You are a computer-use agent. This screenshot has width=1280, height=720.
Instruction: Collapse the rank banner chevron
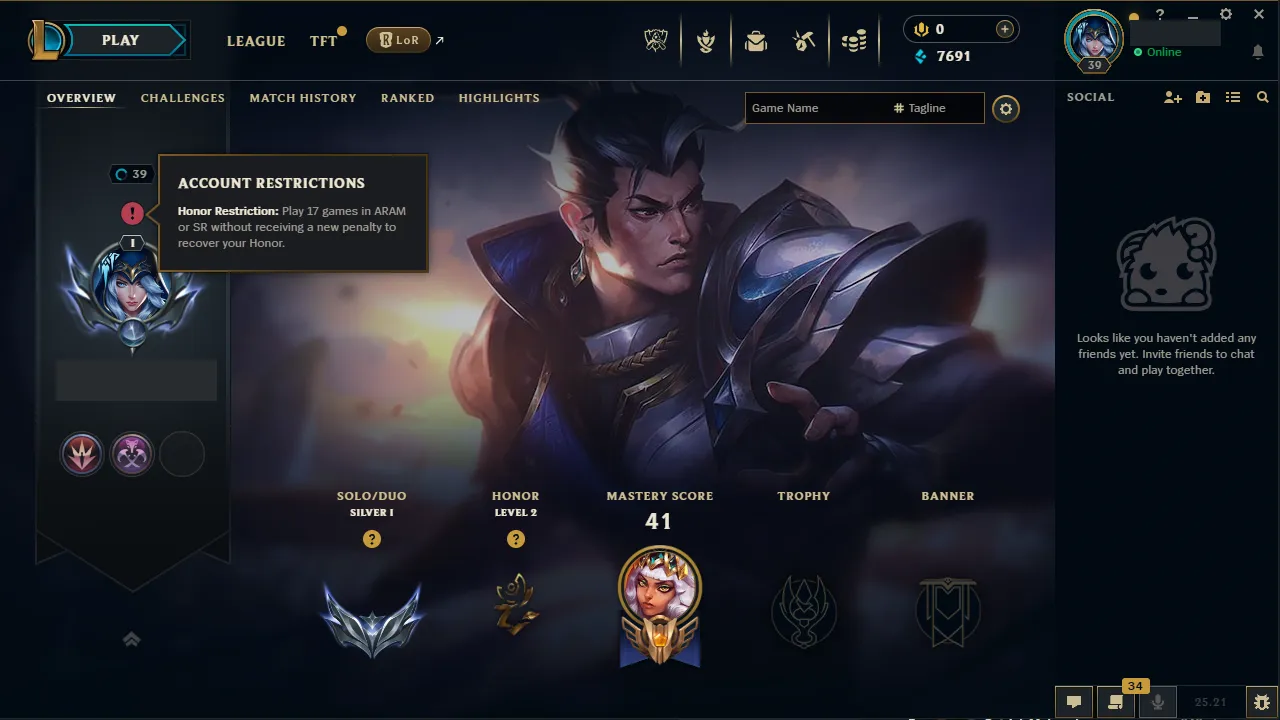click(131, 638)
